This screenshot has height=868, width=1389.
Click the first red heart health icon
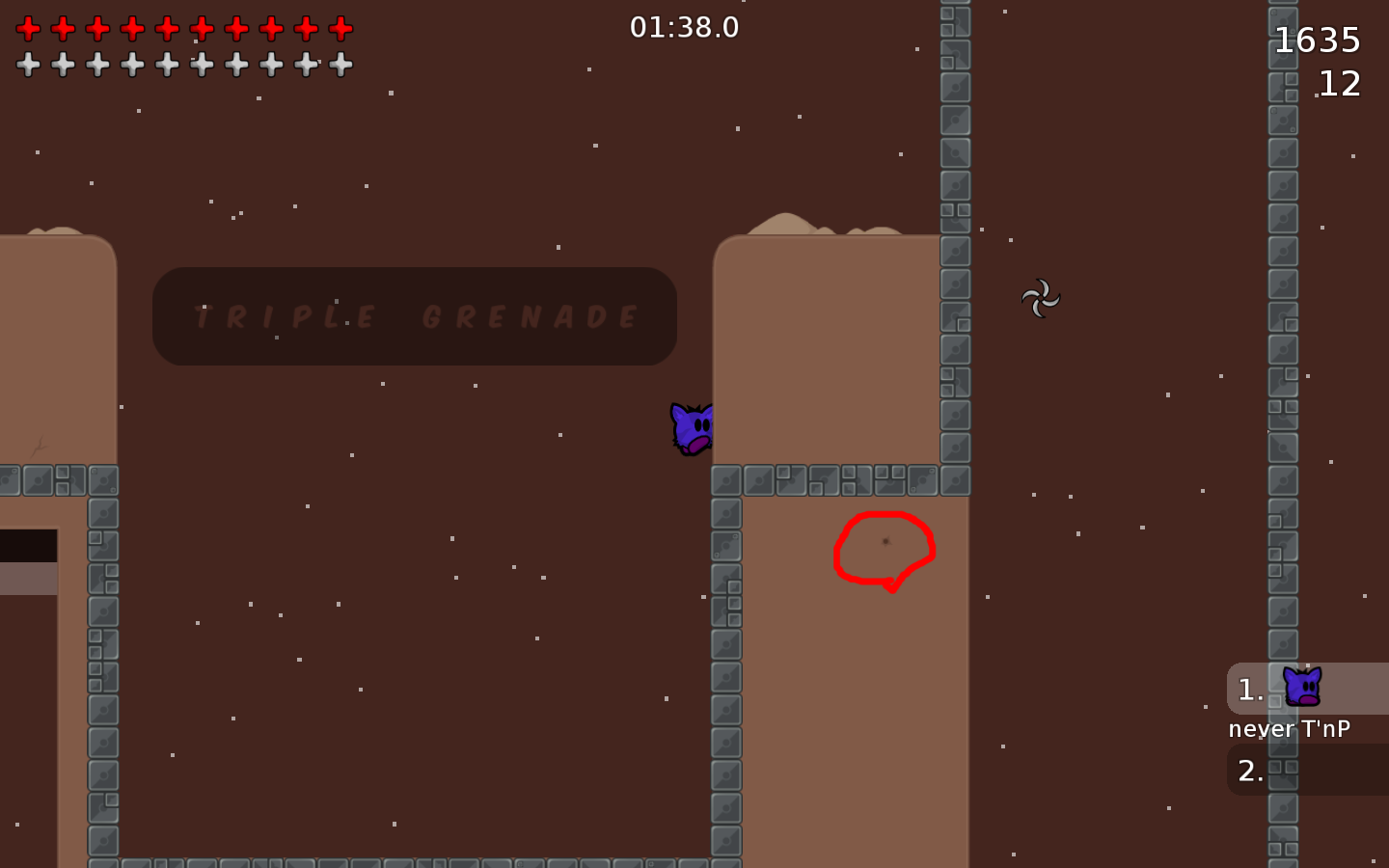[x=29, y=28]
